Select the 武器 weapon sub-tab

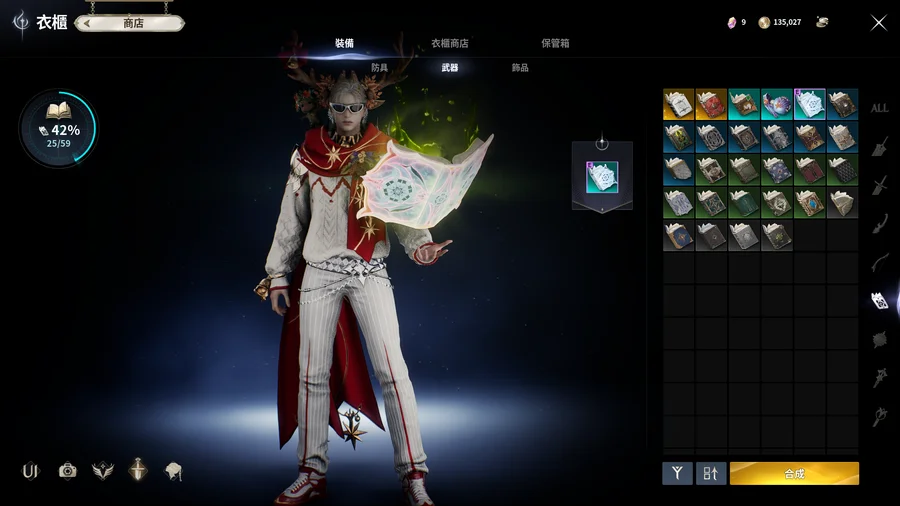tap(450, 68)
